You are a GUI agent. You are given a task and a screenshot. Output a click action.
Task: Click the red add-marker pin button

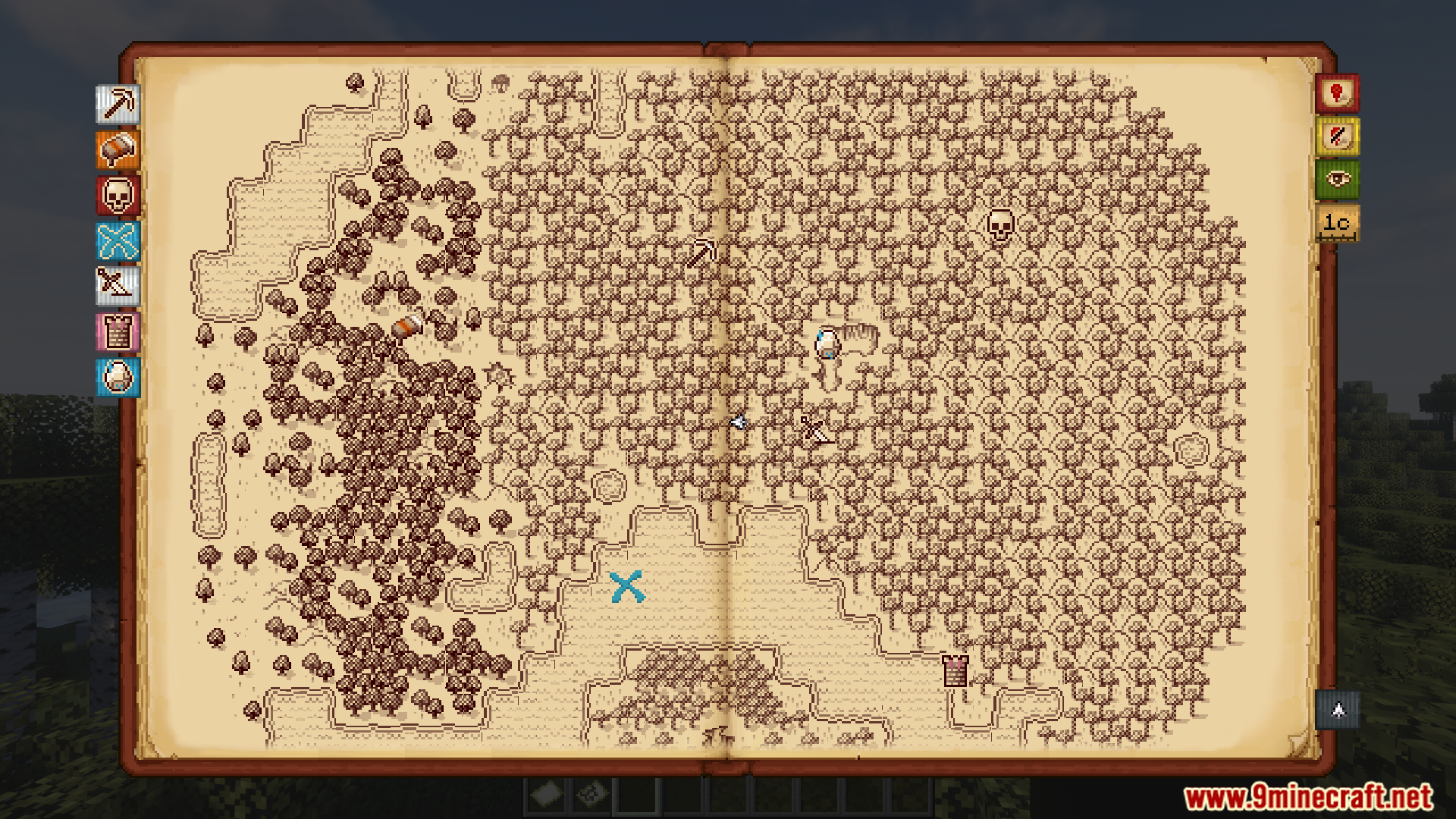click(x=1337, y=93)
